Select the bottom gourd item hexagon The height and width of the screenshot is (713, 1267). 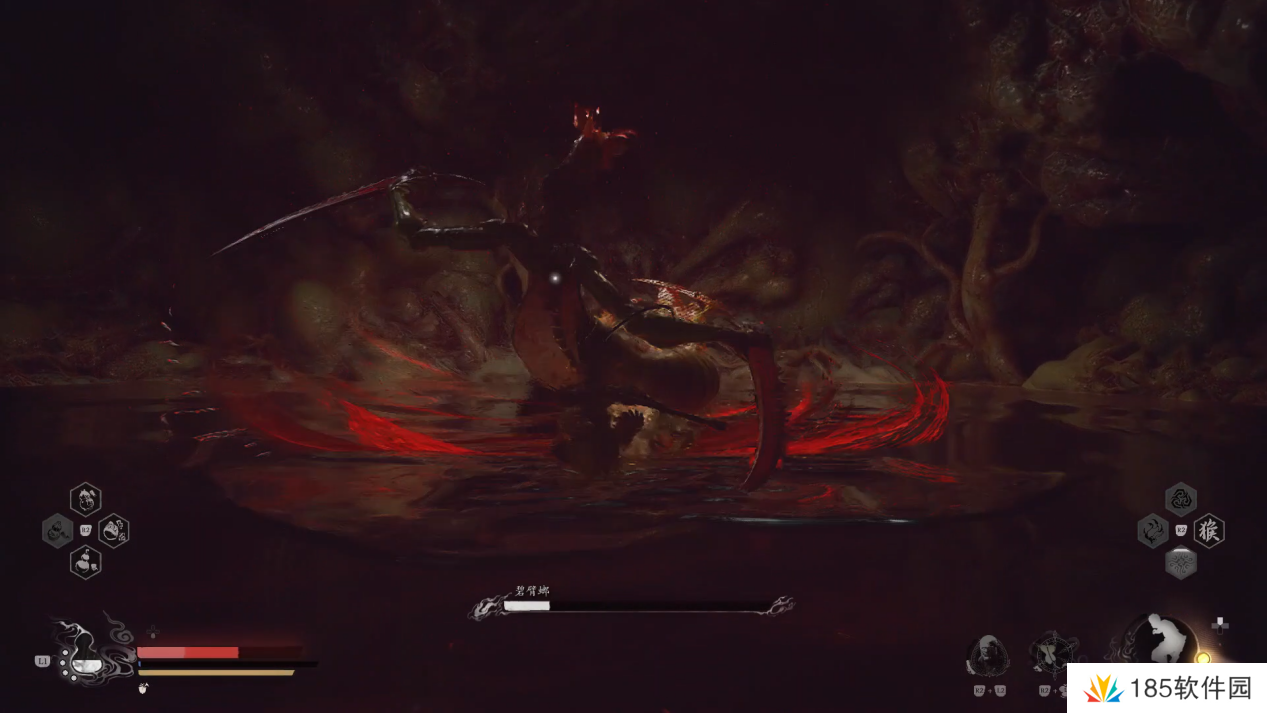[x=86, y=562]
